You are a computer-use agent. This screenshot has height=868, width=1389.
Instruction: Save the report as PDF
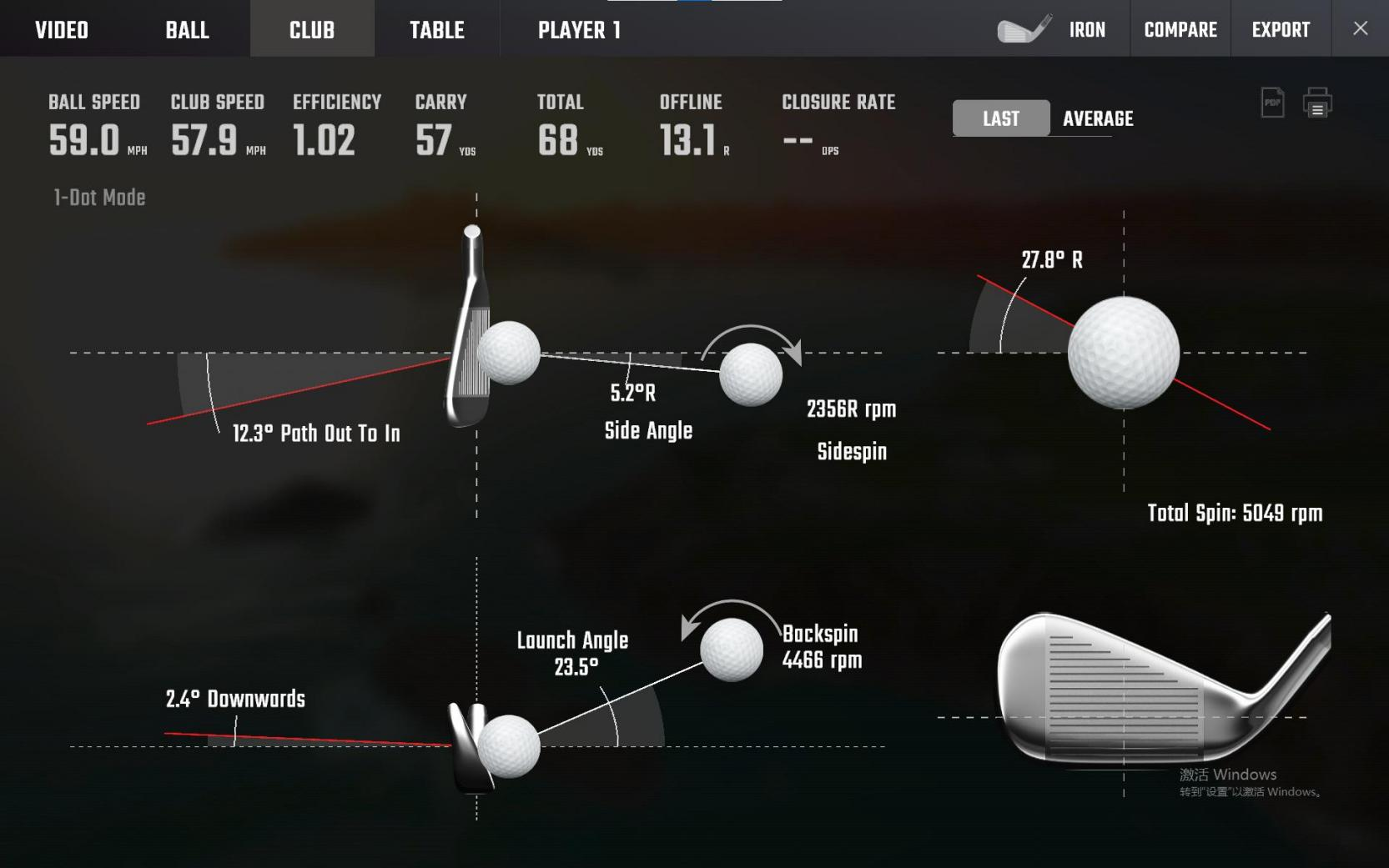(x=1272, y=103)
